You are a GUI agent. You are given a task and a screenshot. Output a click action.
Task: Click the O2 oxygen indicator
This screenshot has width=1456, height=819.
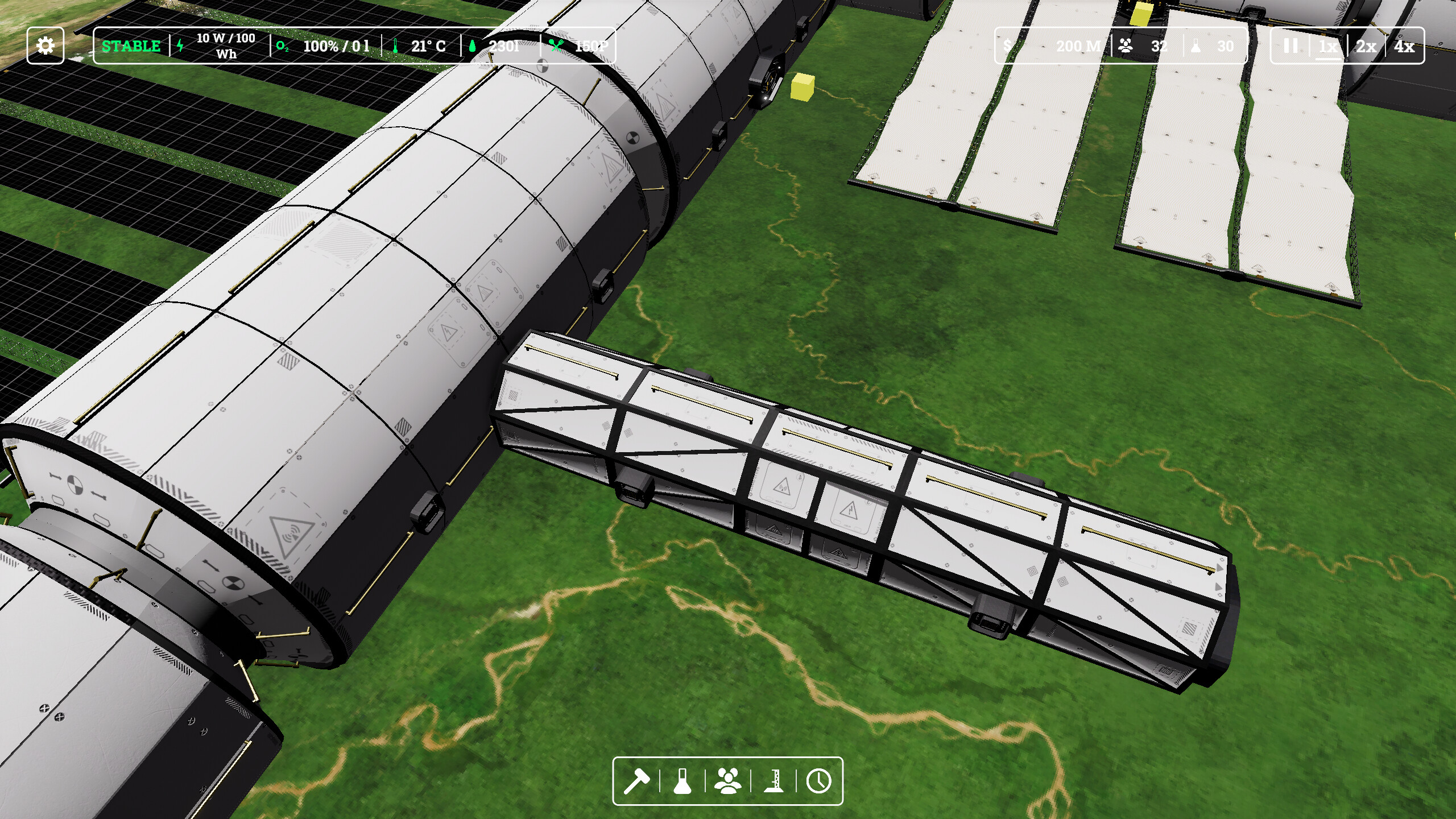[283, 47]
